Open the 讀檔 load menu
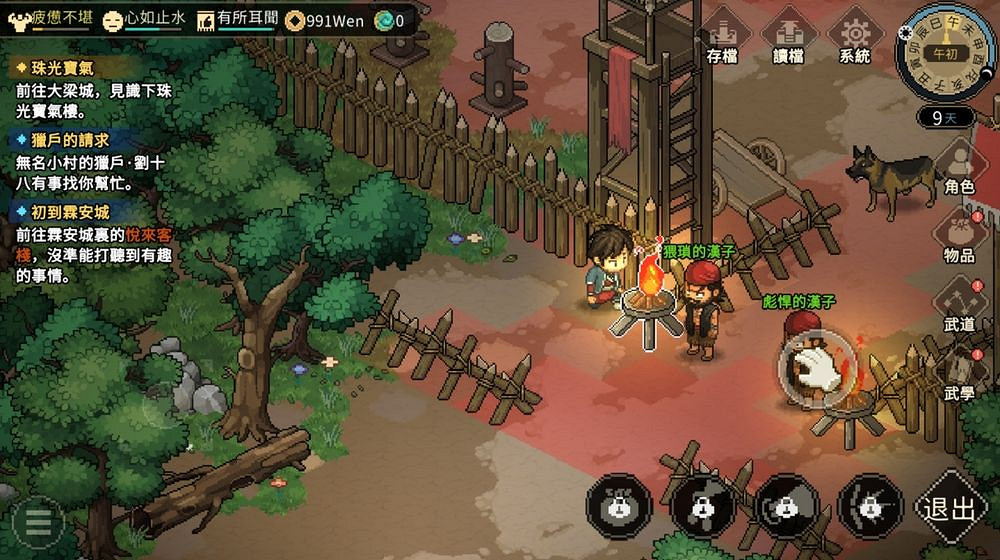The image size is (1000, 560). point(788,36)
